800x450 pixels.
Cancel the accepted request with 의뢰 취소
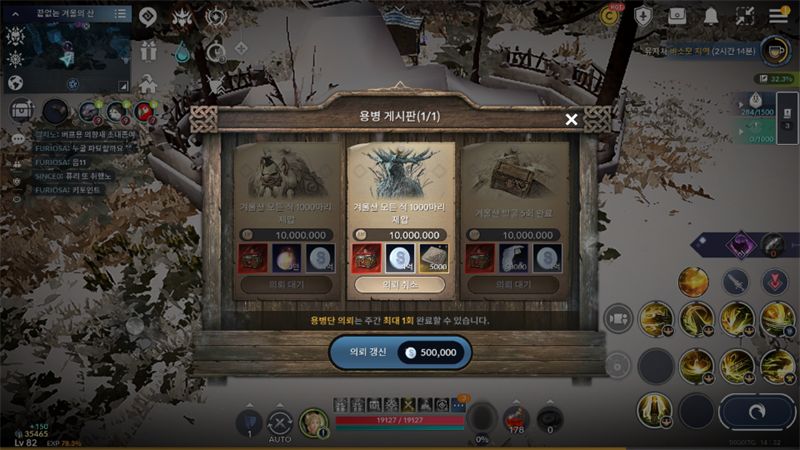click(x=400, y=285)
